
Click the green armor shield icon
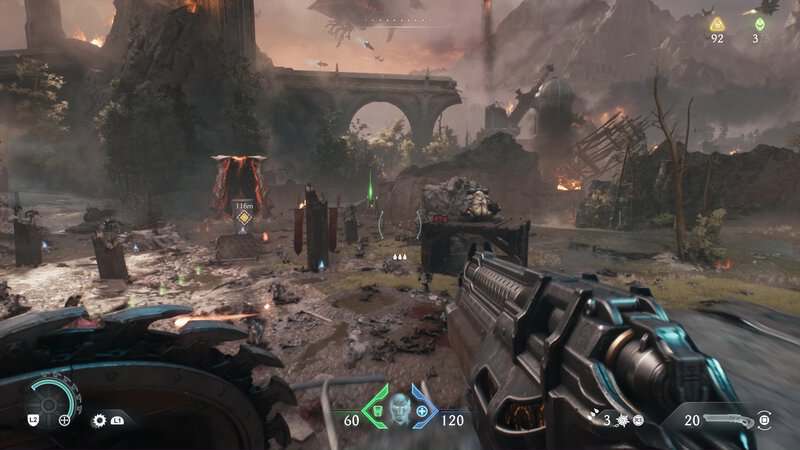point(374,410)
